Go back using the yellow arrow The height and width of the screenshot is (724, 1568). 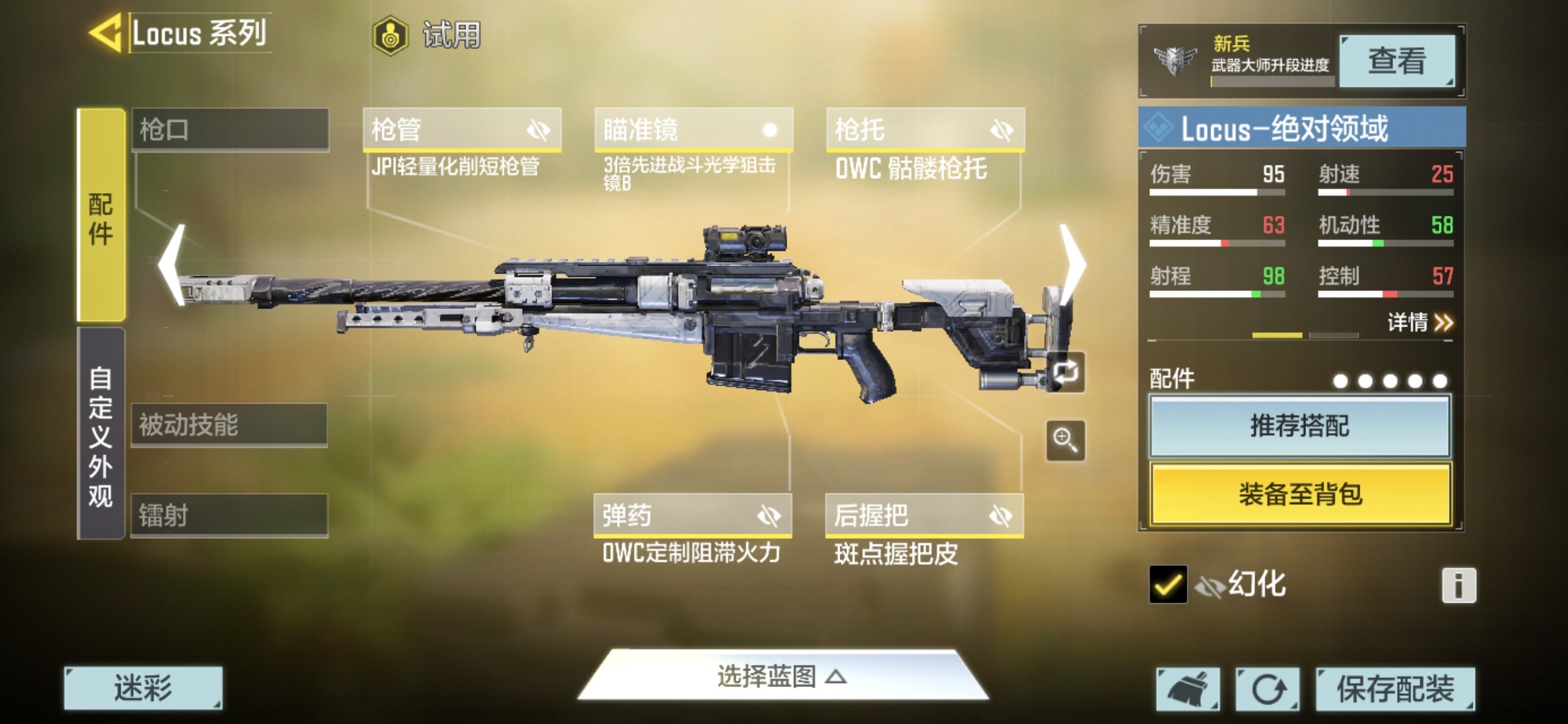pos(105,32)
